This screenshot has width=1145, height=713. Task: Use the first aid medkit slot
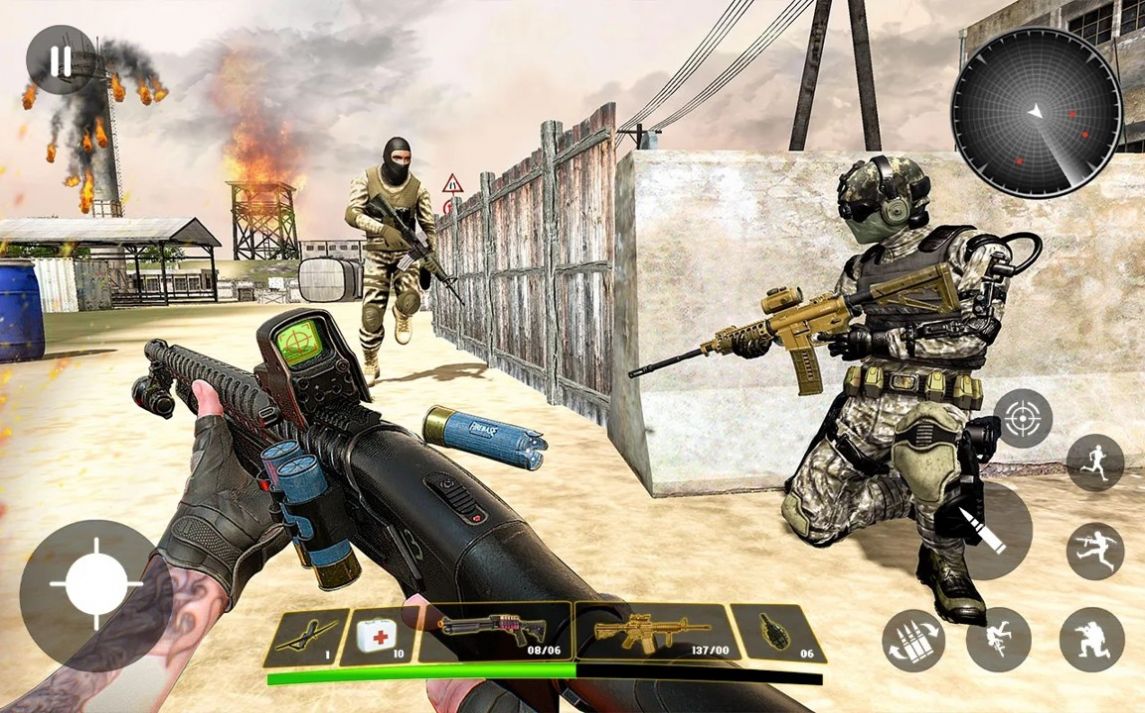point(378,636)
